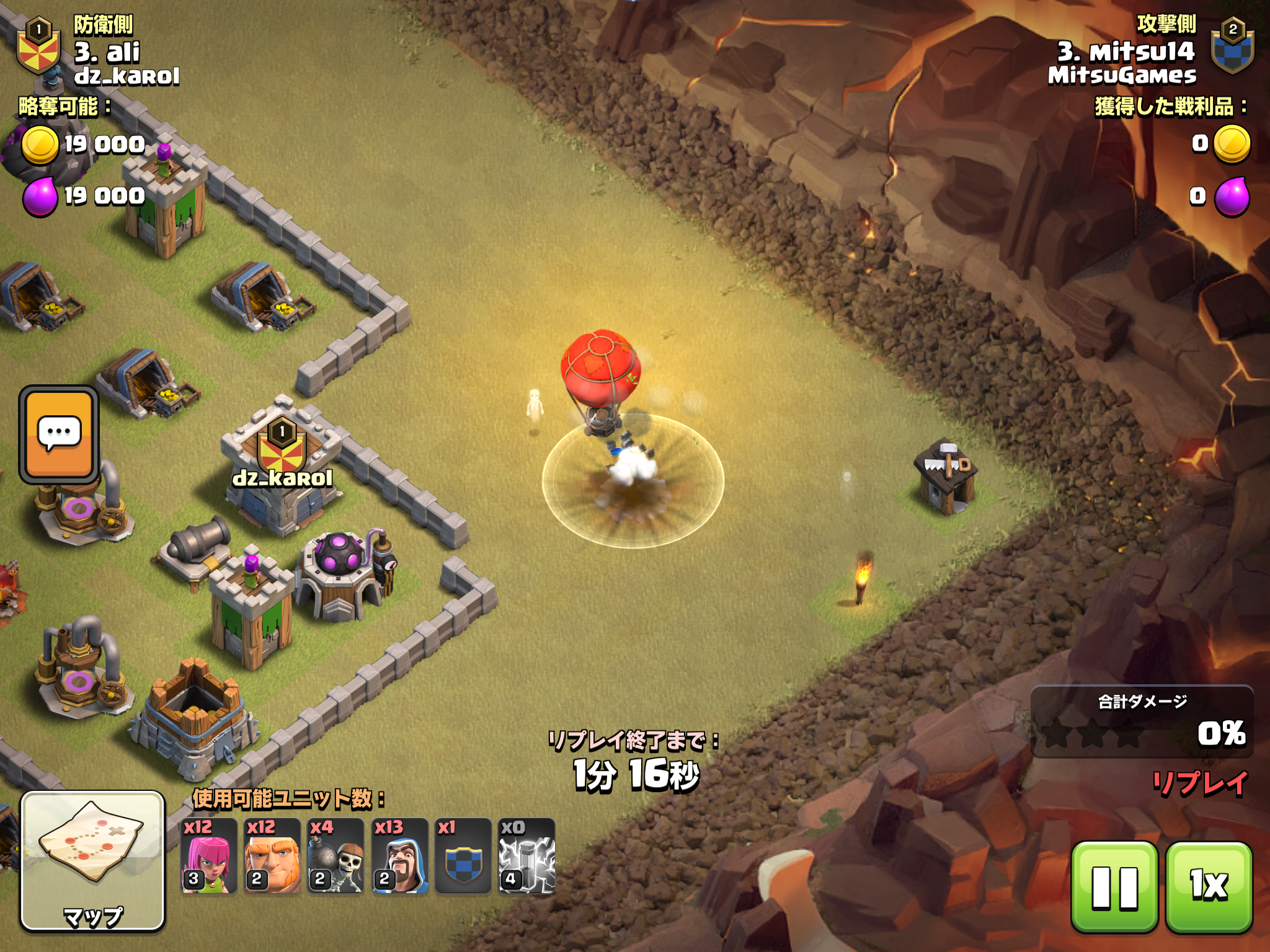Open the orange chat speech bubble
Viewport: 1270px width, 952px height.
tap(59, 434)
